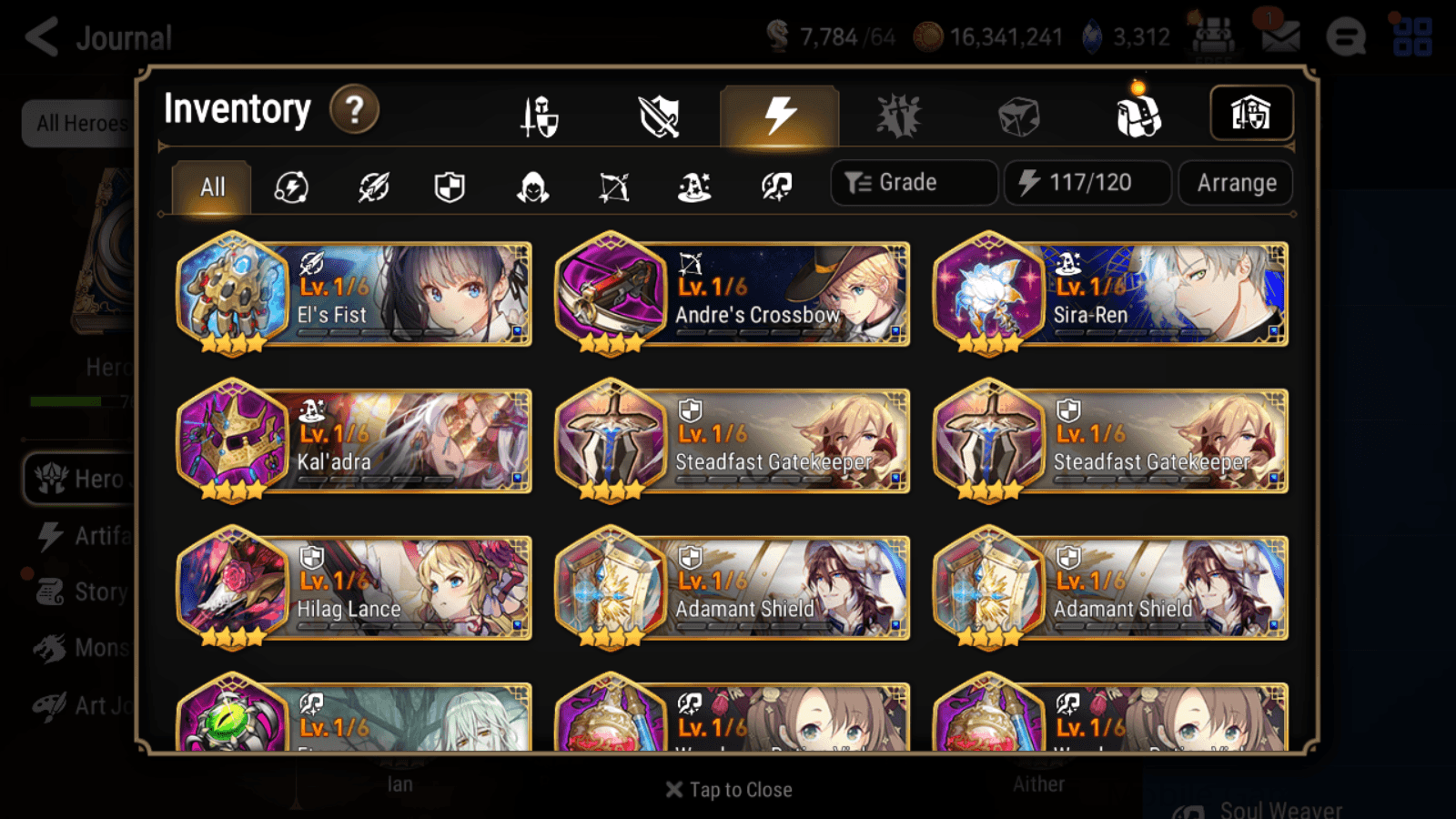Open the Inventory help question mark

tap(354, 109)
